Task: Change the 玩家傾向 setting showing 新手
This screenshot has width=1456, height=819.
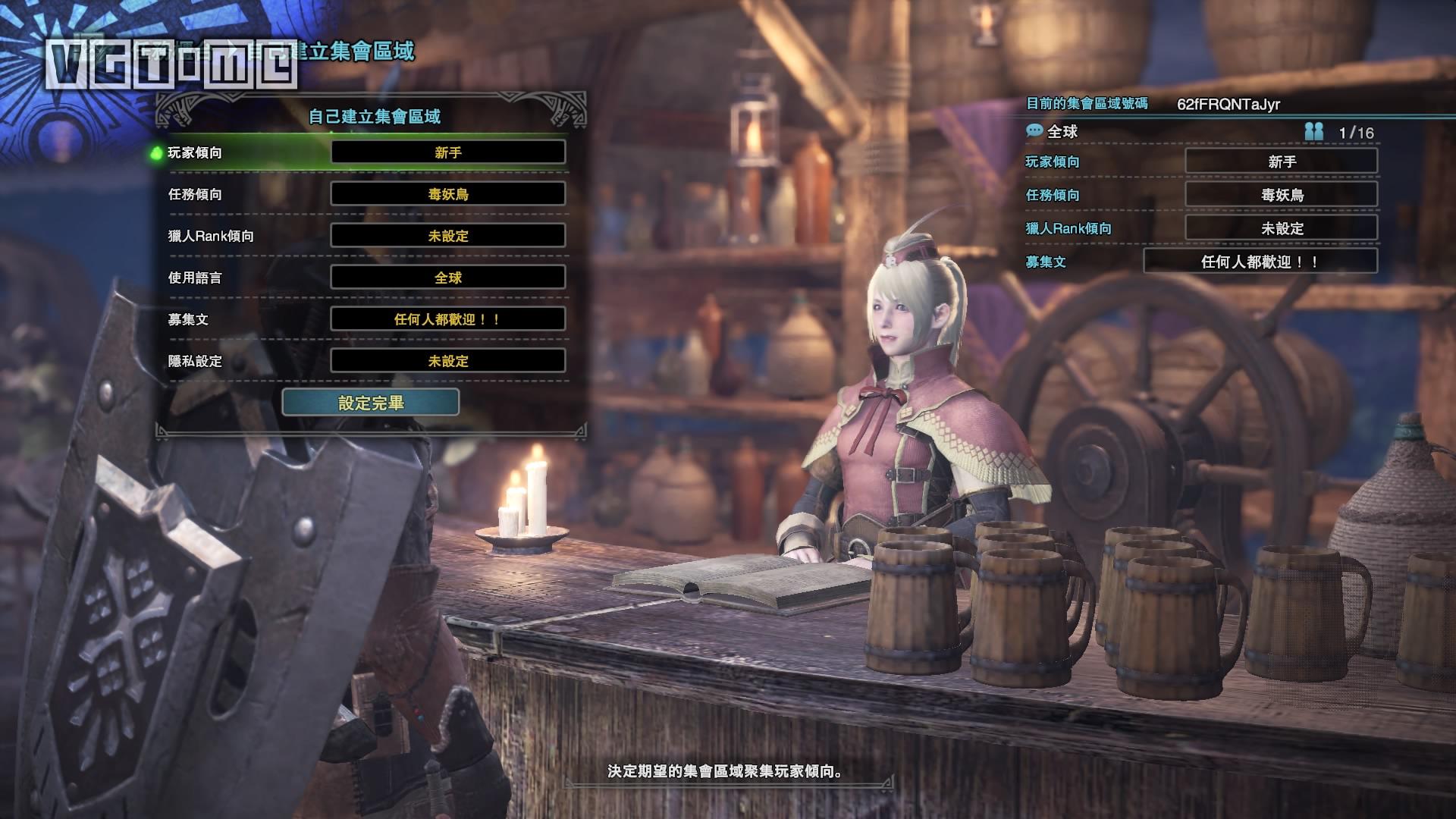Action: point(447,152)
